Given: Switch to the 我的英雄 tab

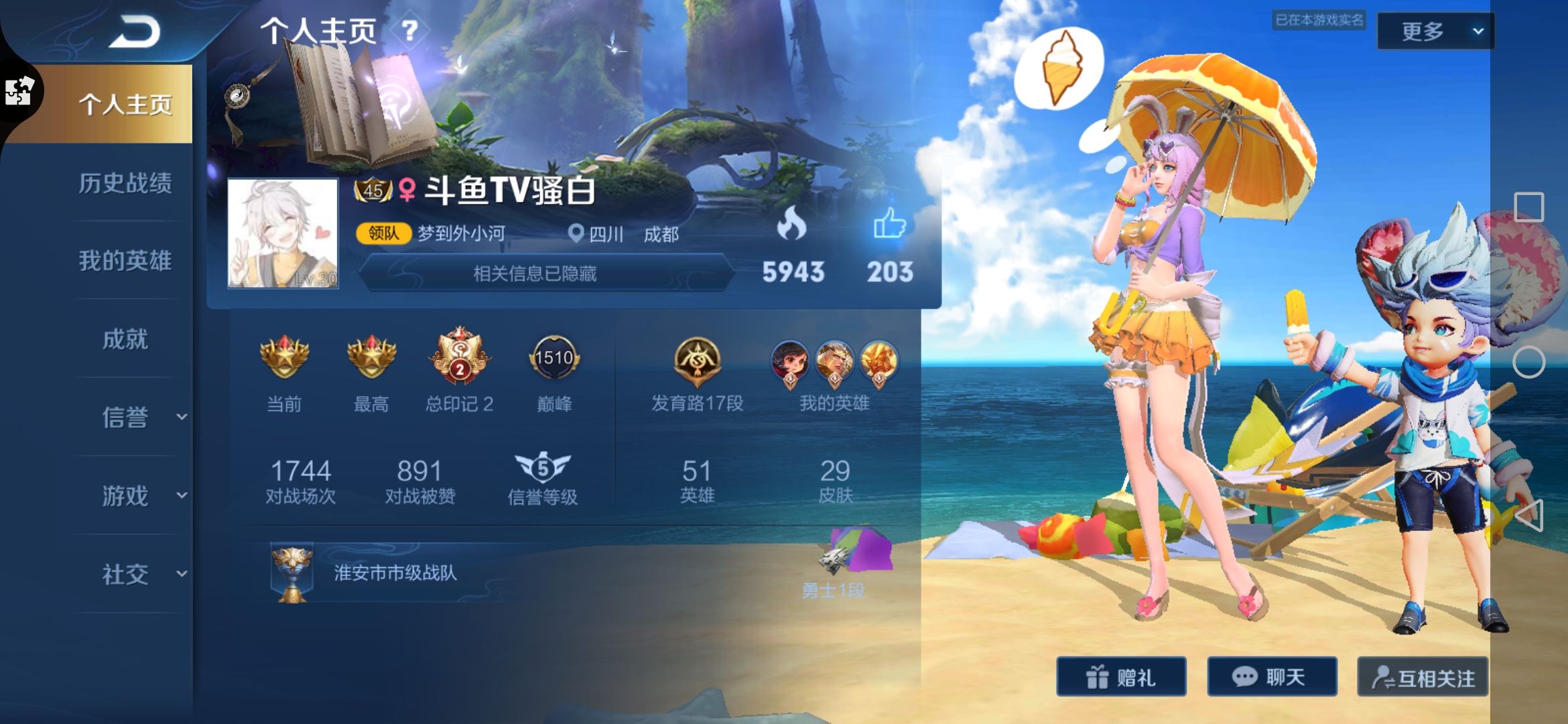Looking at the screenshot, I should tap(125, 261).
